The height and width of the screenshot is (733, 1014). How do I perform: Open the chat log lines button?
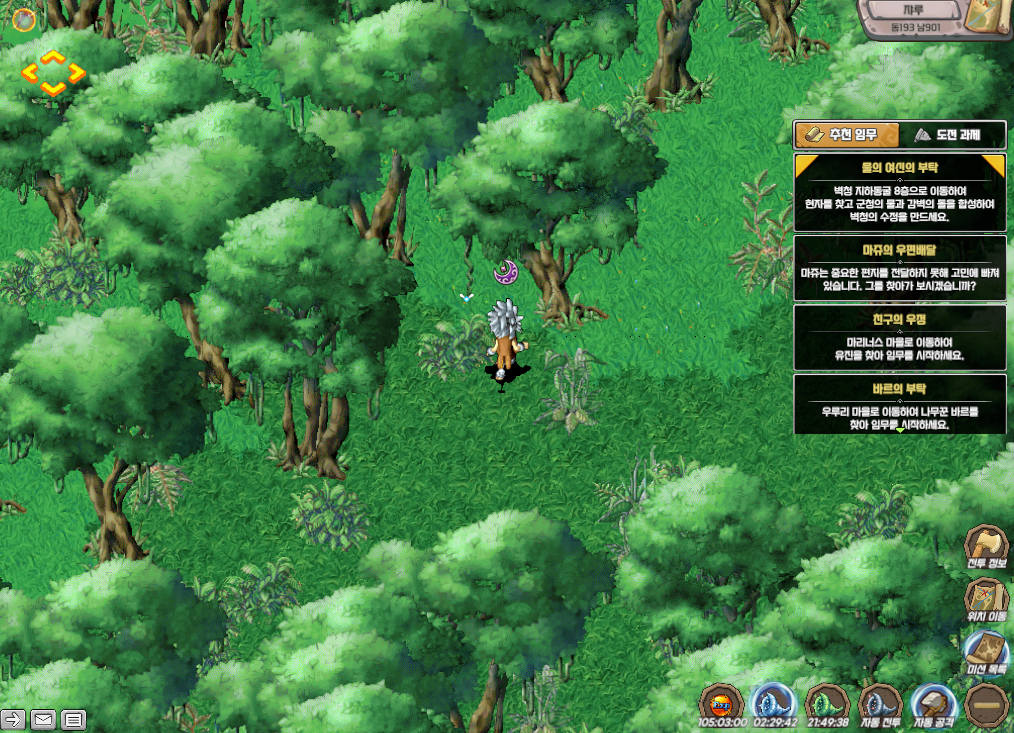tap(73, 719)
